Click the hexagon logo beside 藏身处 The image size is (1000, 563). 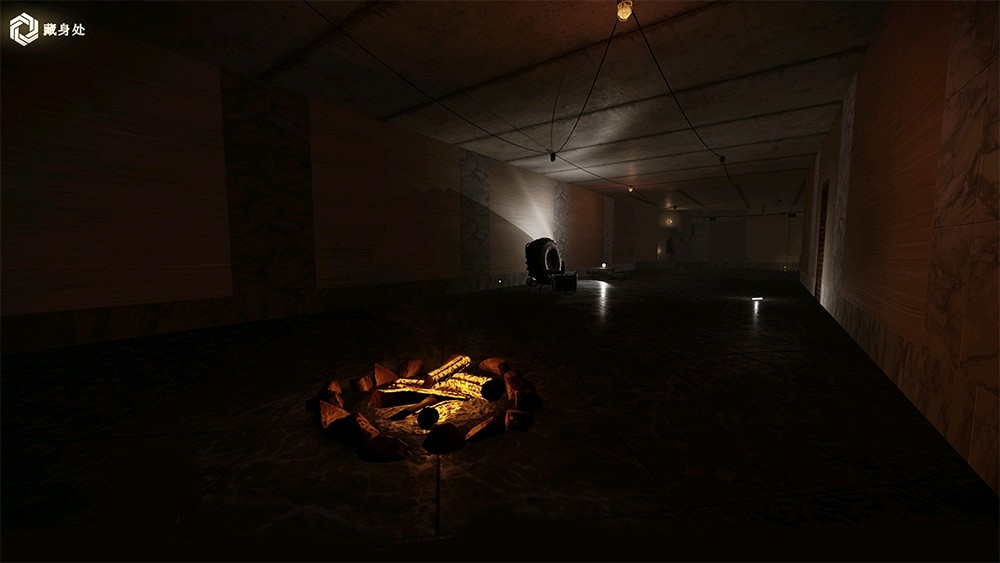(24, 29)
